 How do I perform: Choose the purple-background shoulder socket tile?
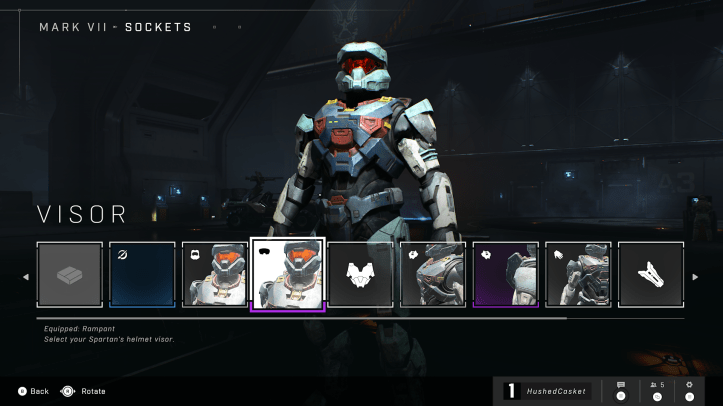point(506,274)
